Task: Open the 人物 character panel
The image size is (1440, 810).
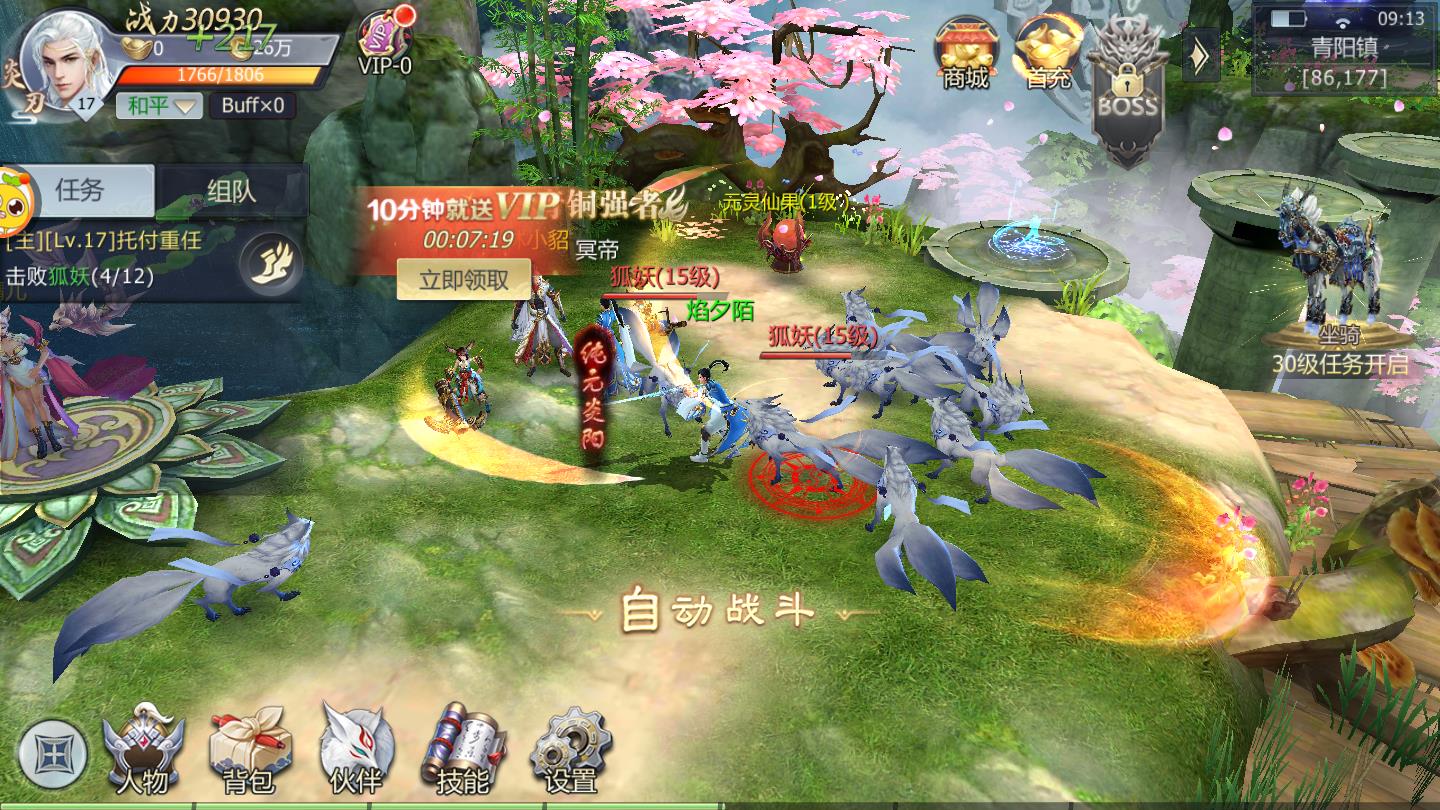Action: [140, 745]
